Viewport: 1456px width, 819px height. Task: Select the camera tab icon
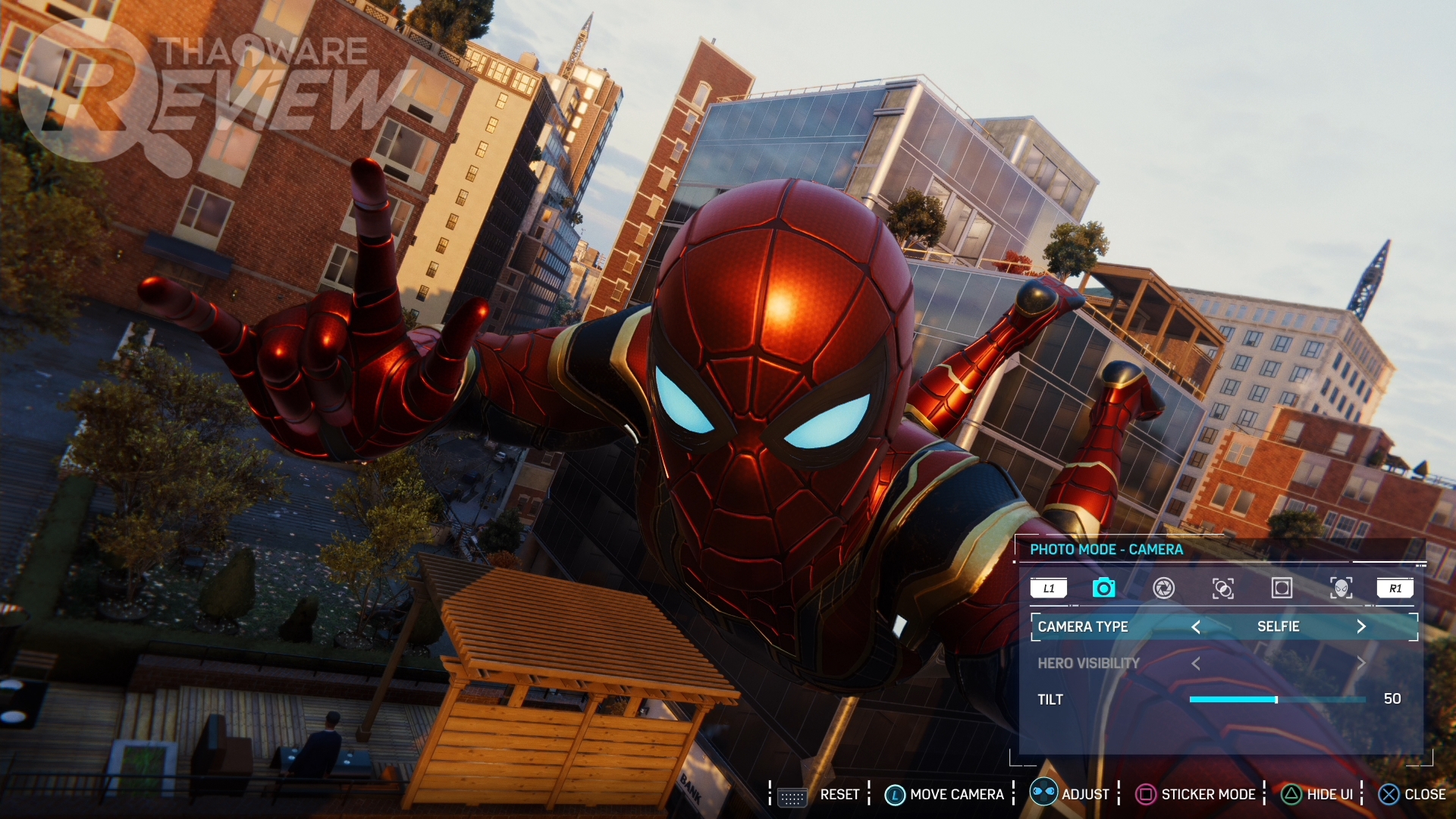(x=1103, y=588)
